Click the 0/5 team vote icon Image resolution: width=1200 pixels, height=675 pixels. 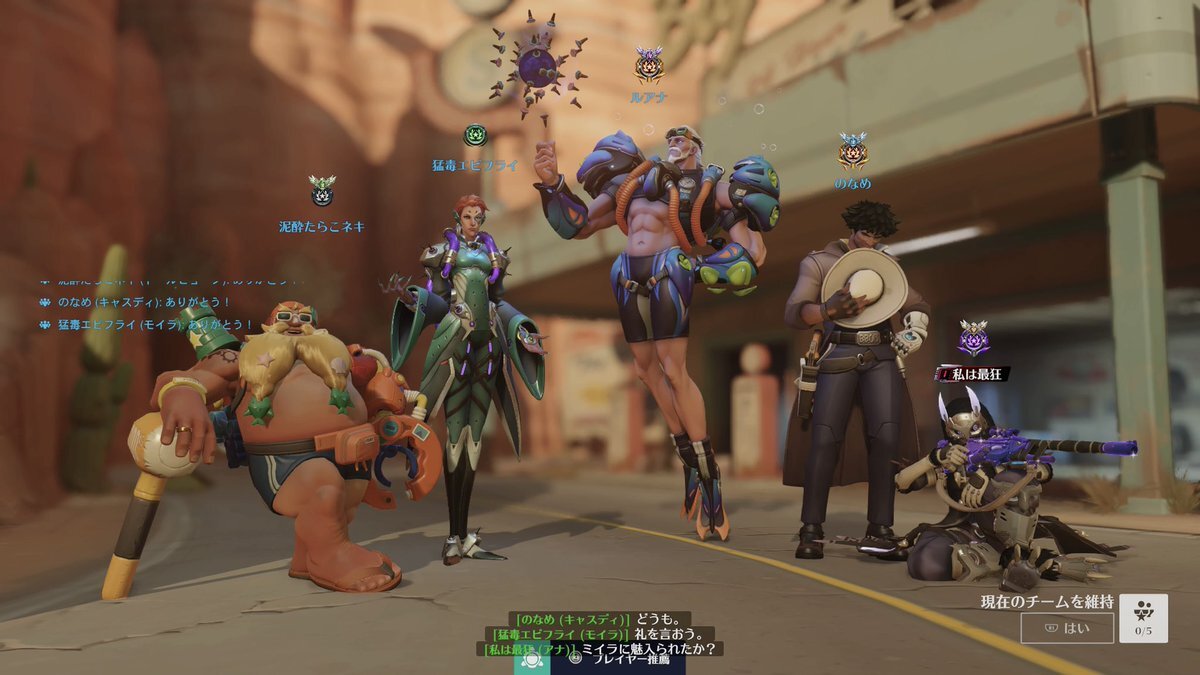(1143, 617)
